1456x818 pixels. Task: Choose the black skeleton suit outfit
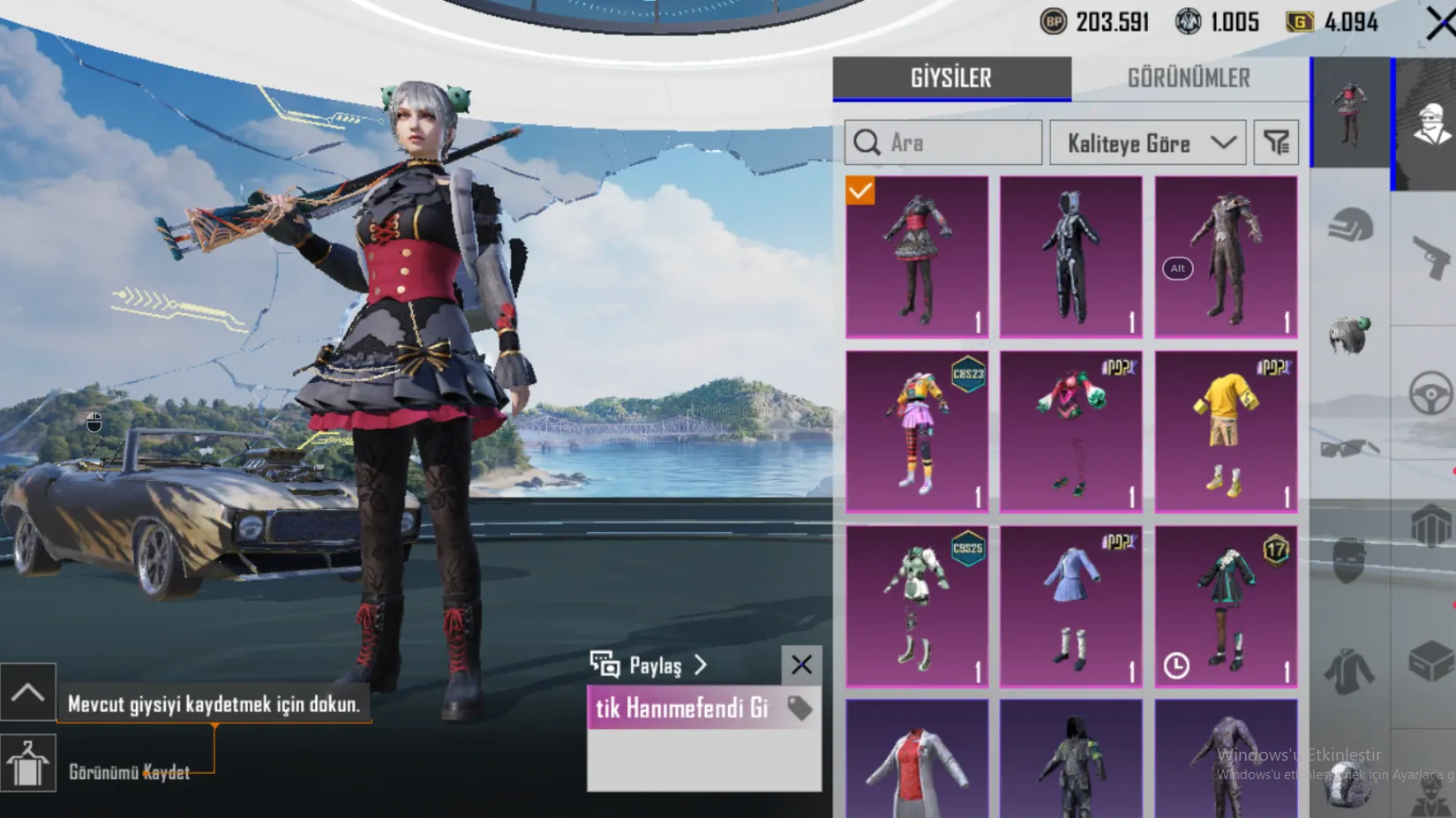coord(1070,257)
